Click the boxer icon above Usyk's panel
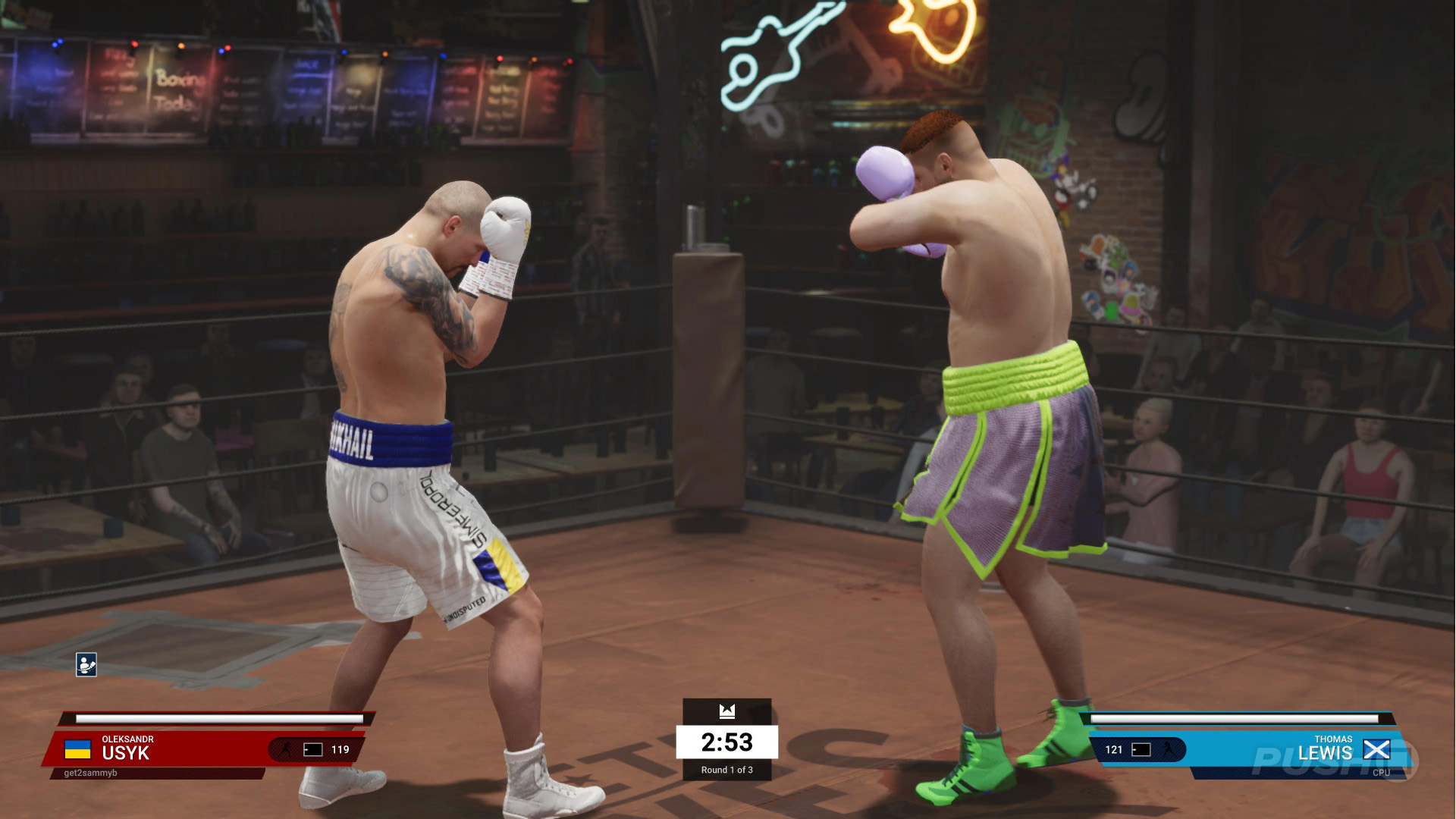The height and width of the screenshot is (819, 1456). coord(86,664)
